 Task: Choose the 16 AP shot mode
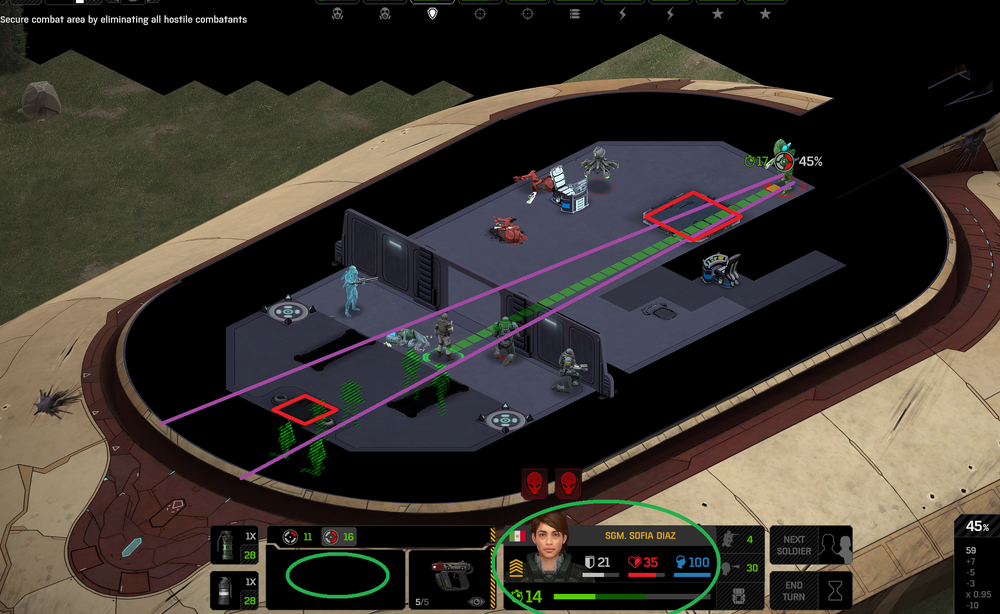click(340, 537)
